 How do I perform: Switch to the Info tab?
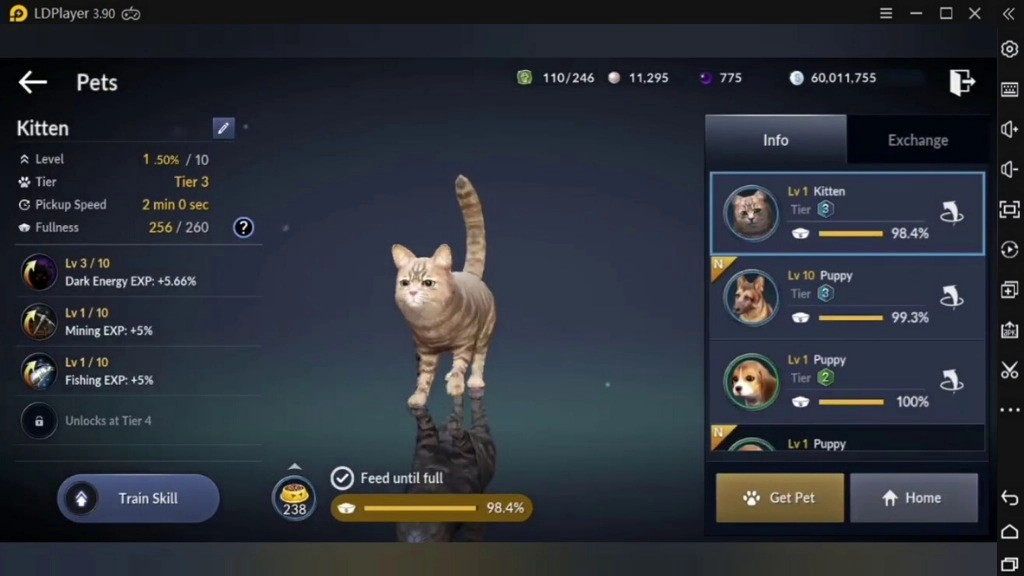(776, 140)
